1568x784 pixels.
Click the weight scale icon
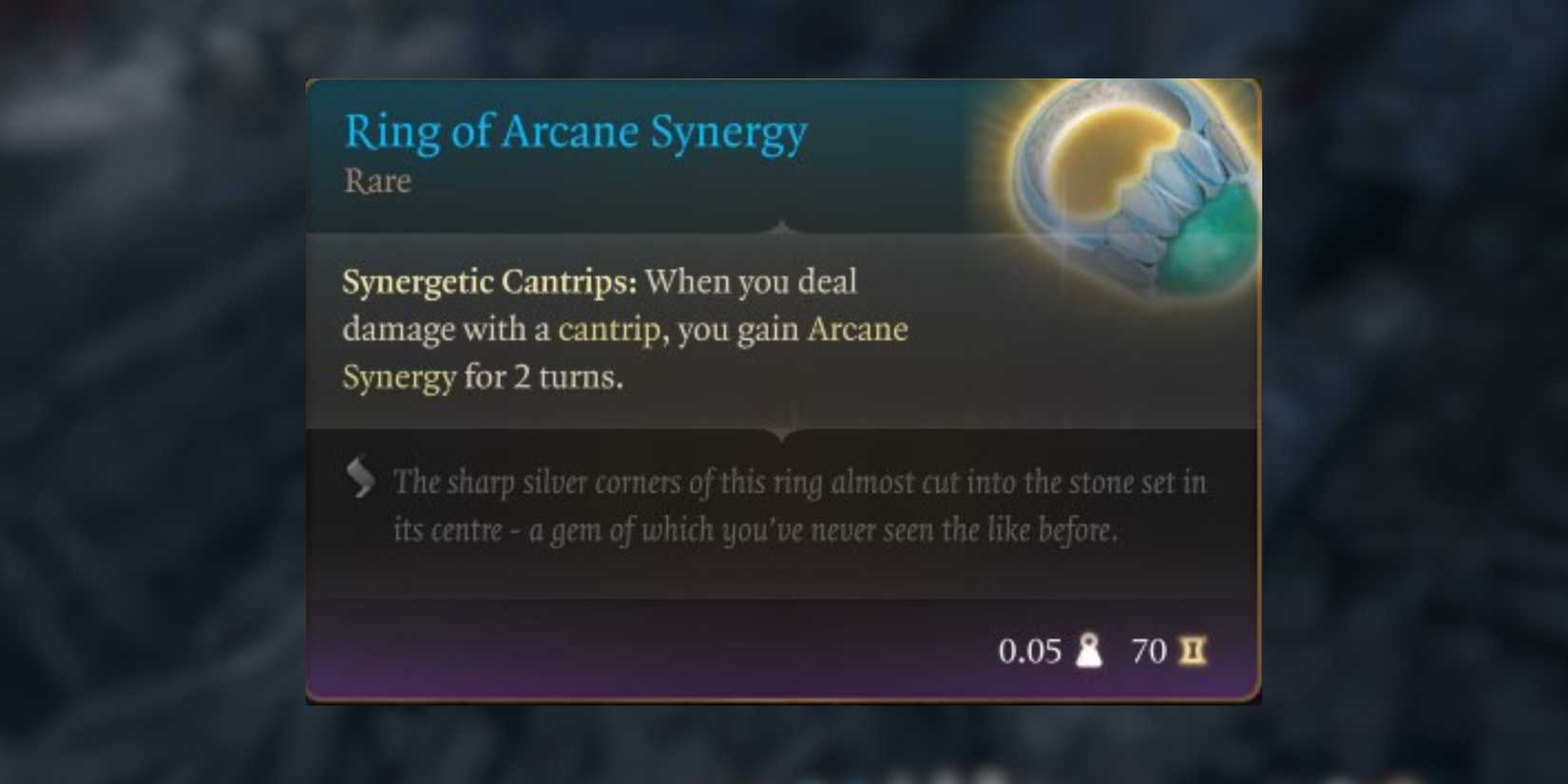coord(1089,652)
